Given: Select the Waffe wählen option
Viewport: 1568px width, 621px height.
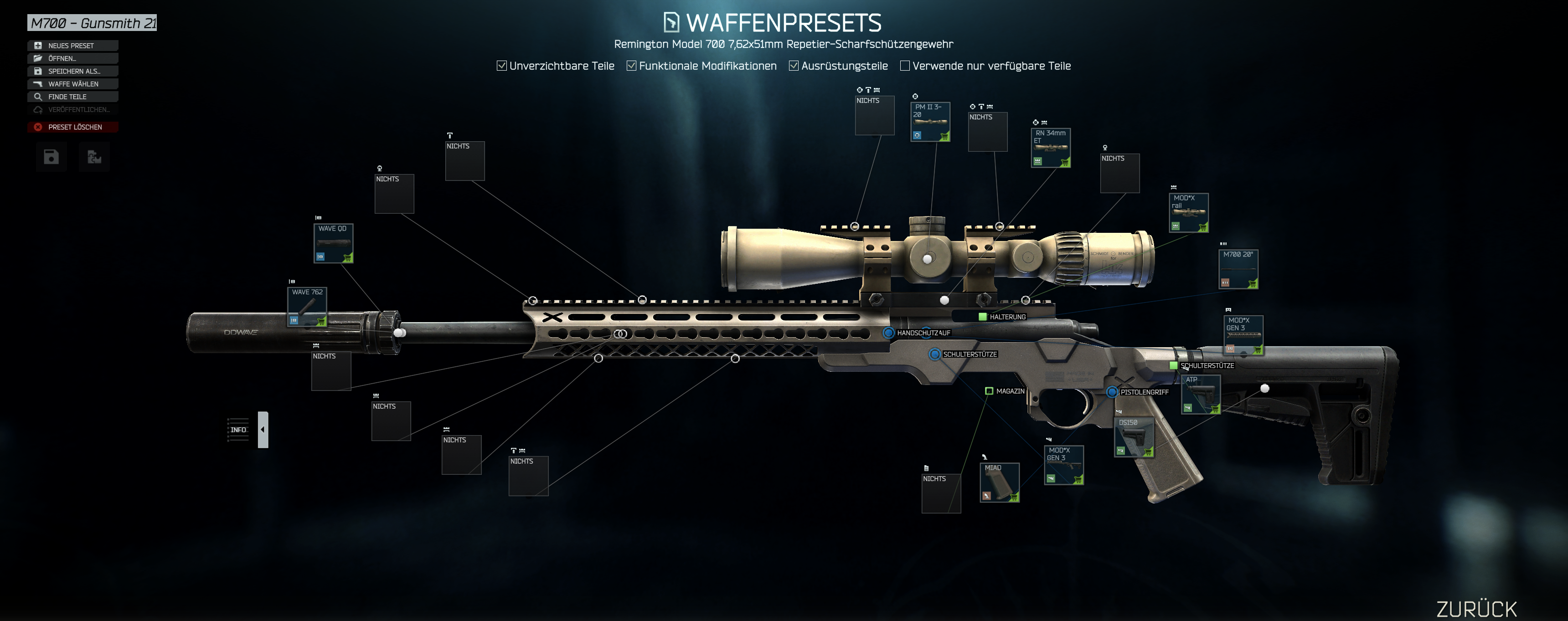Looking at the screenshot, I should pos(72,84).
